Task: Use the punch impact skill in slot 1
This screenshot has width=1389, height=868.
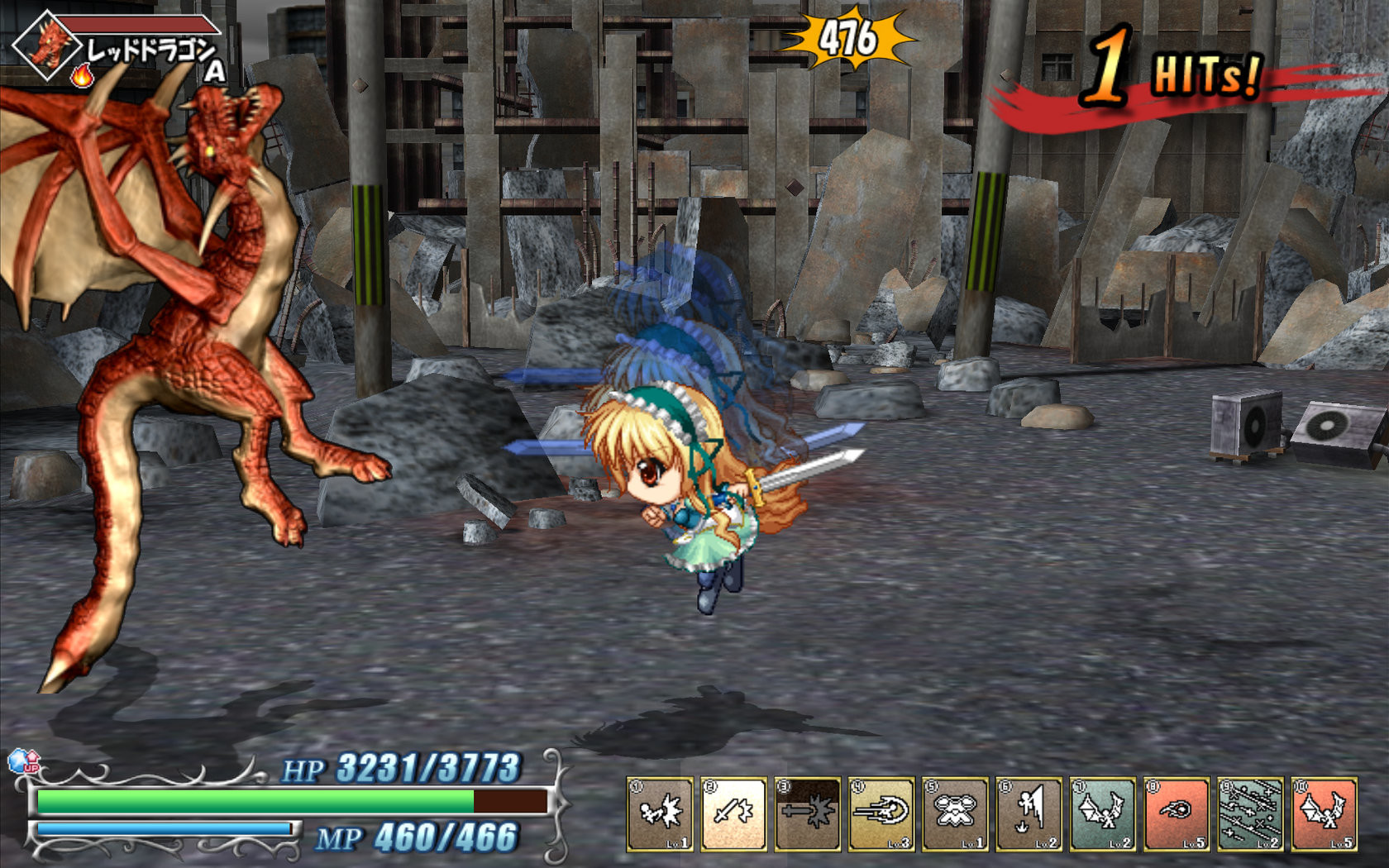Action: pyautogui.click(x=660, y=814)
